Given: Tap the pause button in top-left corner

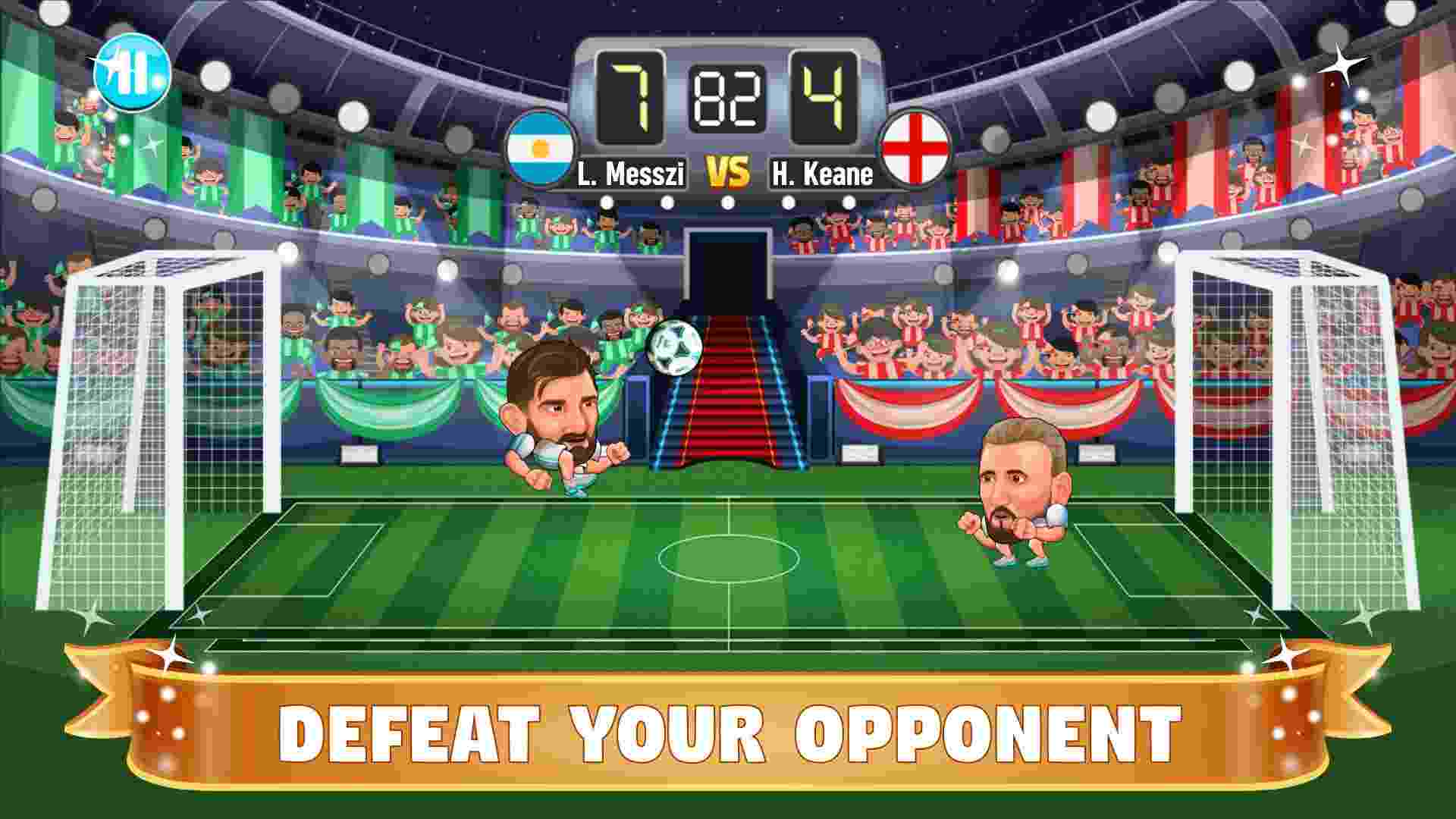Looking at the screenshot, I should 135,74.
